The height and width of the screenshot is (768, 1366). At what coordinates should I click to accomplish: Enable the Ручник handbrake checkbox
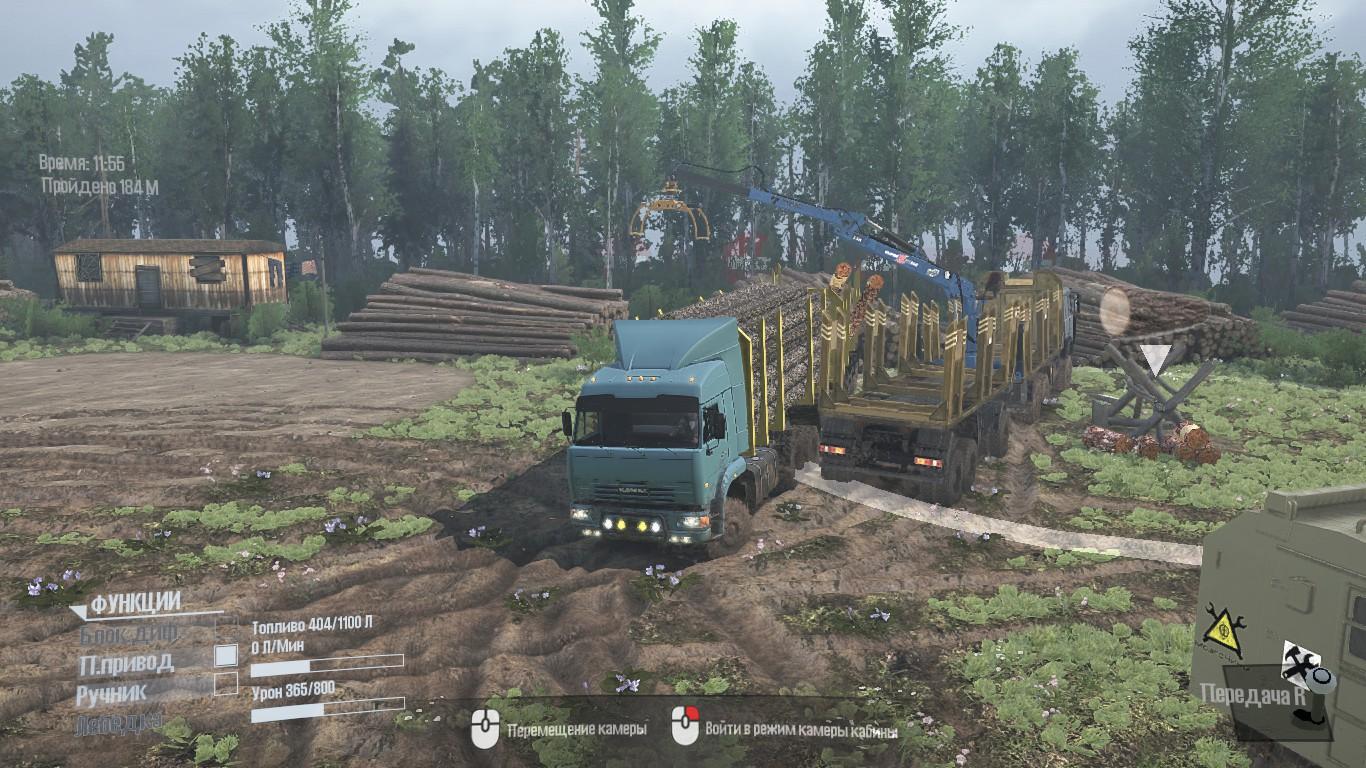pyautogui.click(x=227, y=684)
